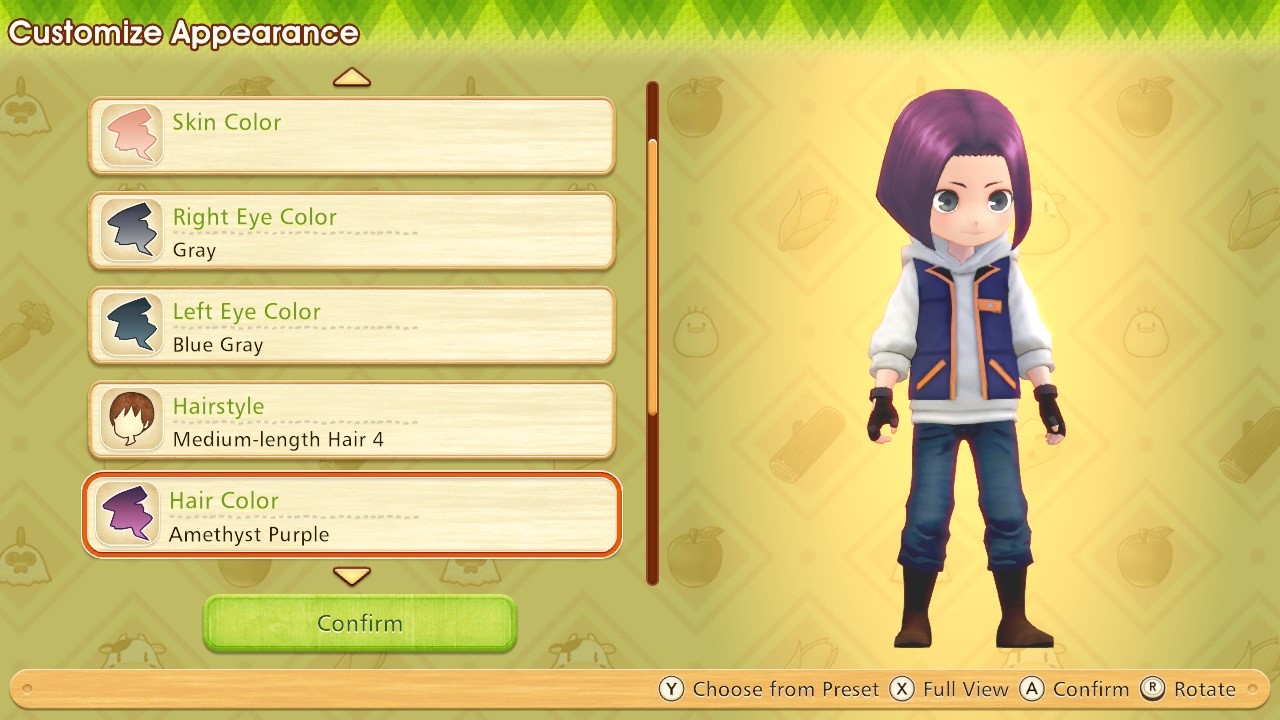The height and width of the screenshot is (720, 1280).
Task: Open the Right Eye Color option
Action: coord(352,231)
